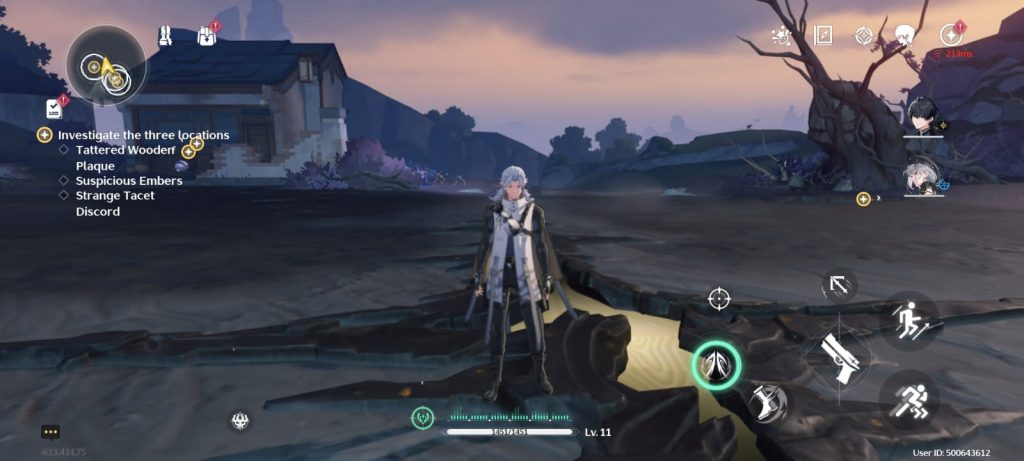Open the backpack inventory icon
The height and width of the screenshot is (461, 1024).
click(207, 36)
